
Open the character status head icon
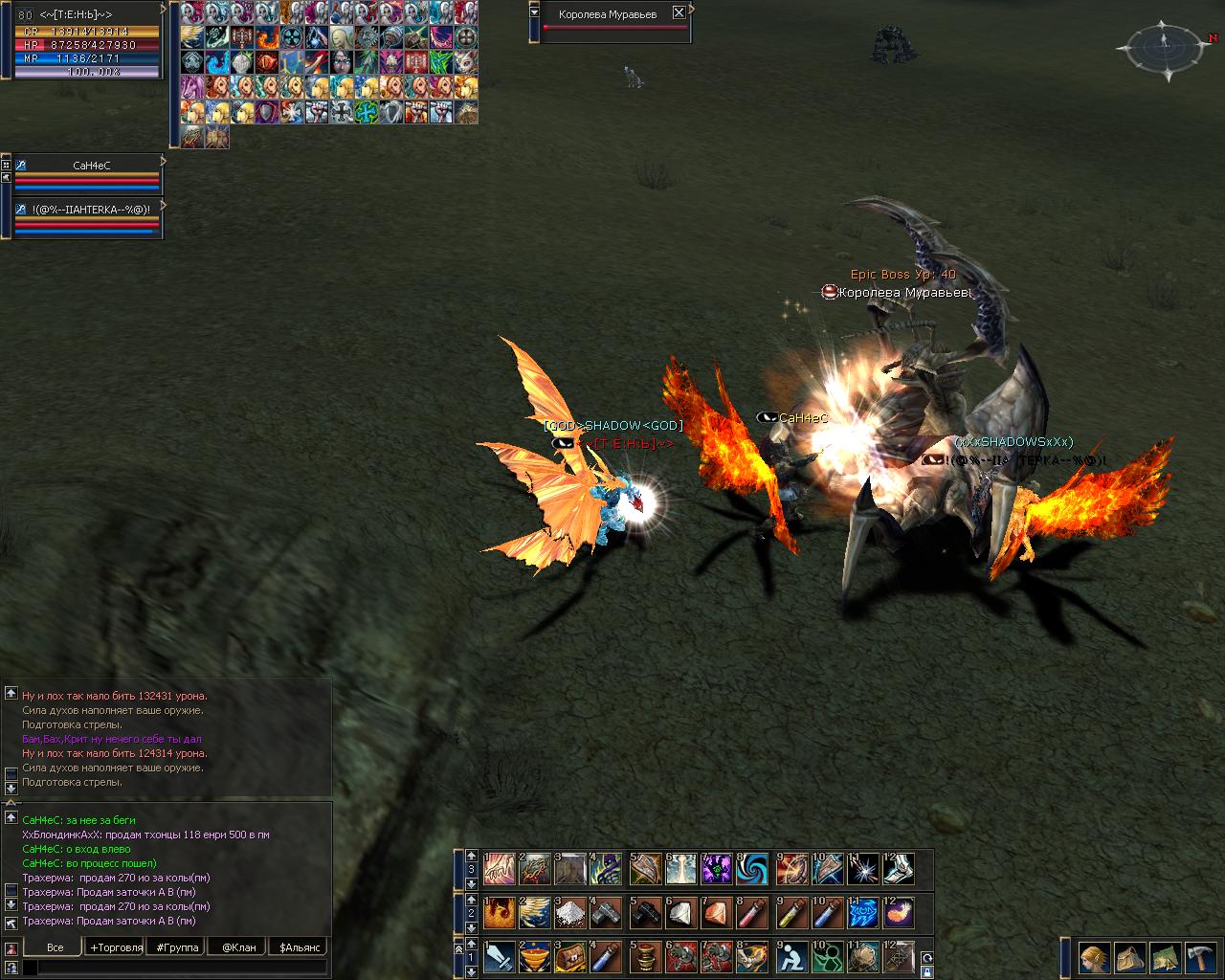1094,956
